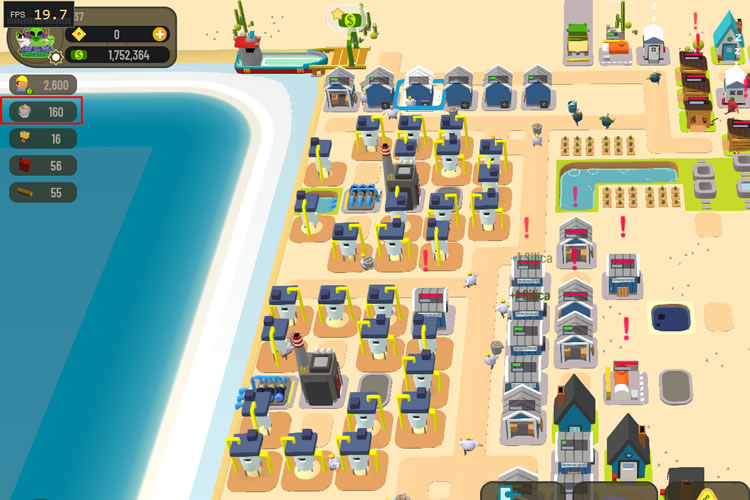Select the red fuel can resource counter
Screen dimensions: 750x500
pos(43,166)
